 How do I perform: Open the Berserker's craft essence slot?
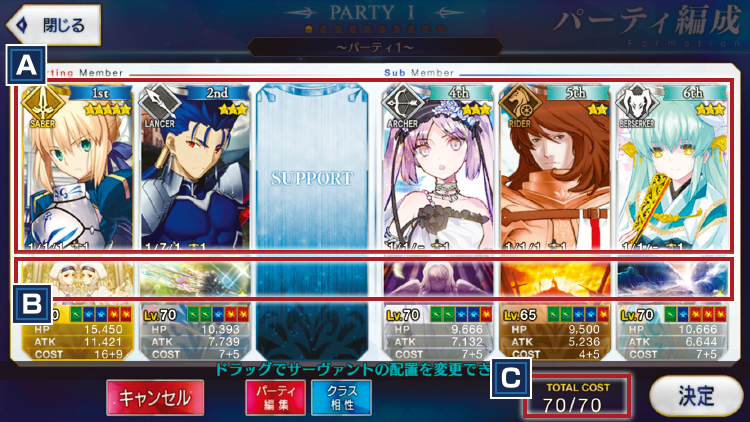(671, 278)
